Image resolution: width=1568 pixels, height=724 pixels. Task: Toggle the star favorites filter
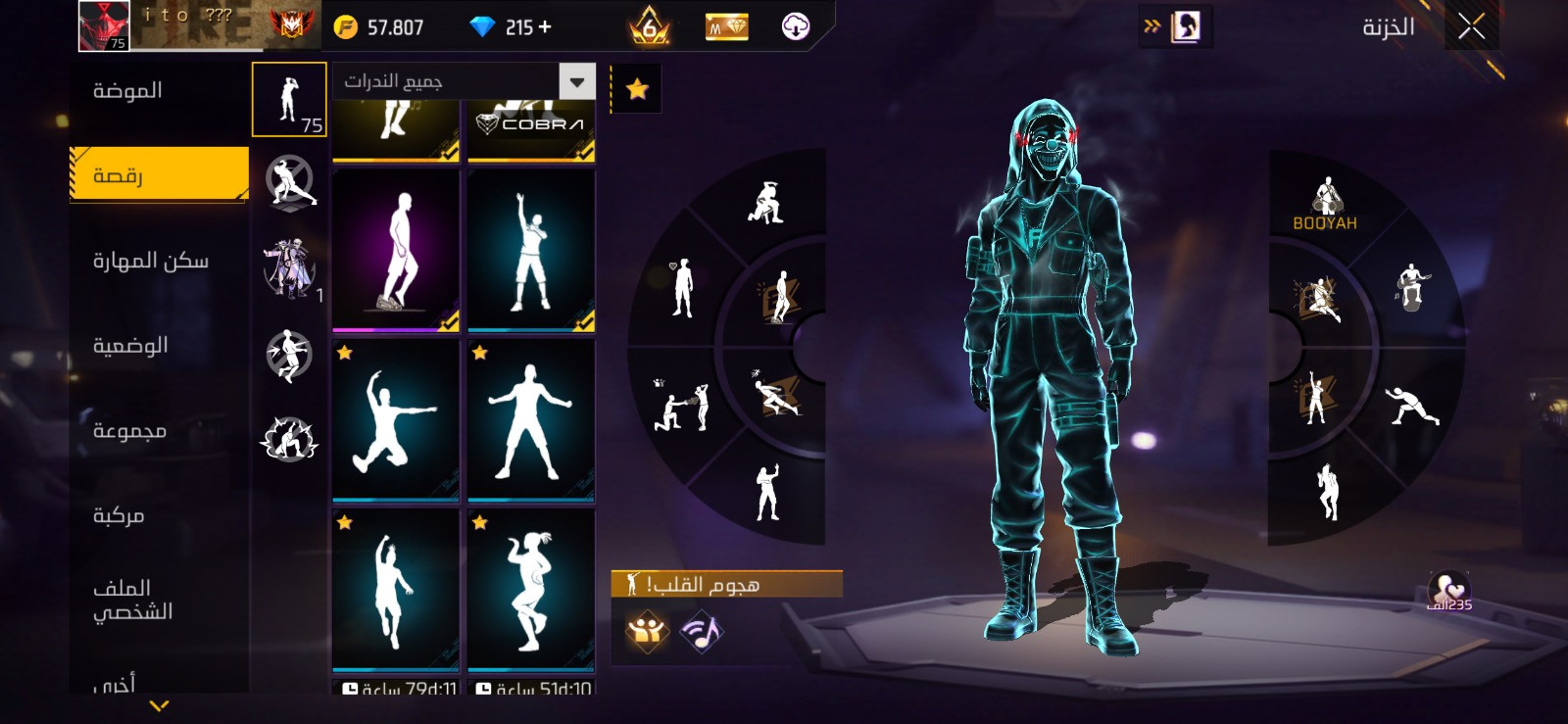[x=637, y=89]
